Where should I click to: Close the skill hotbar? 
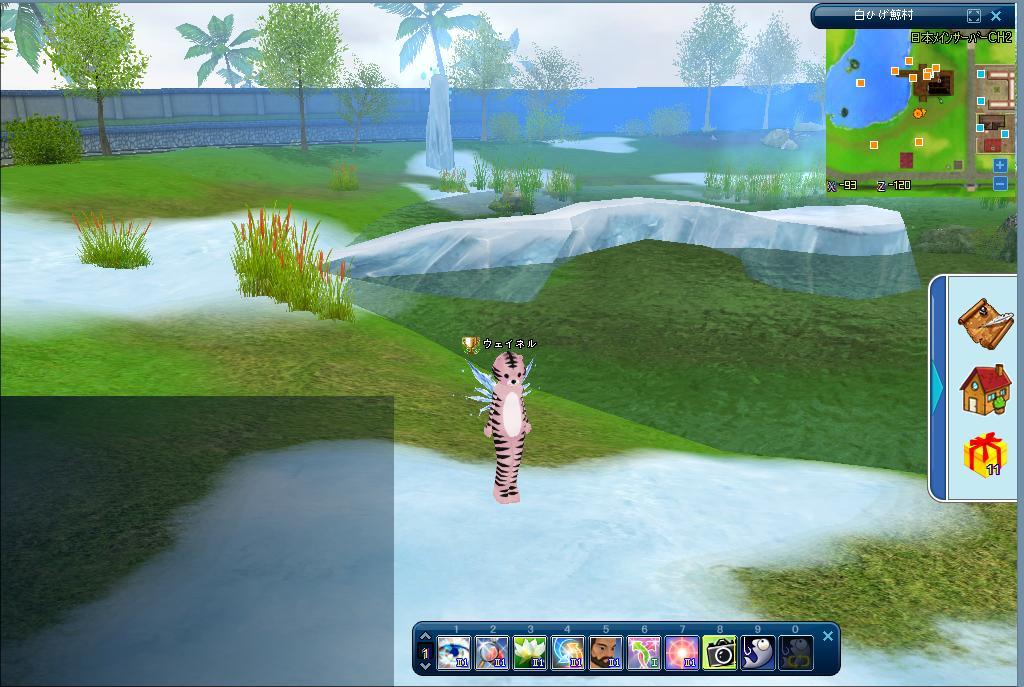(828, 636)
